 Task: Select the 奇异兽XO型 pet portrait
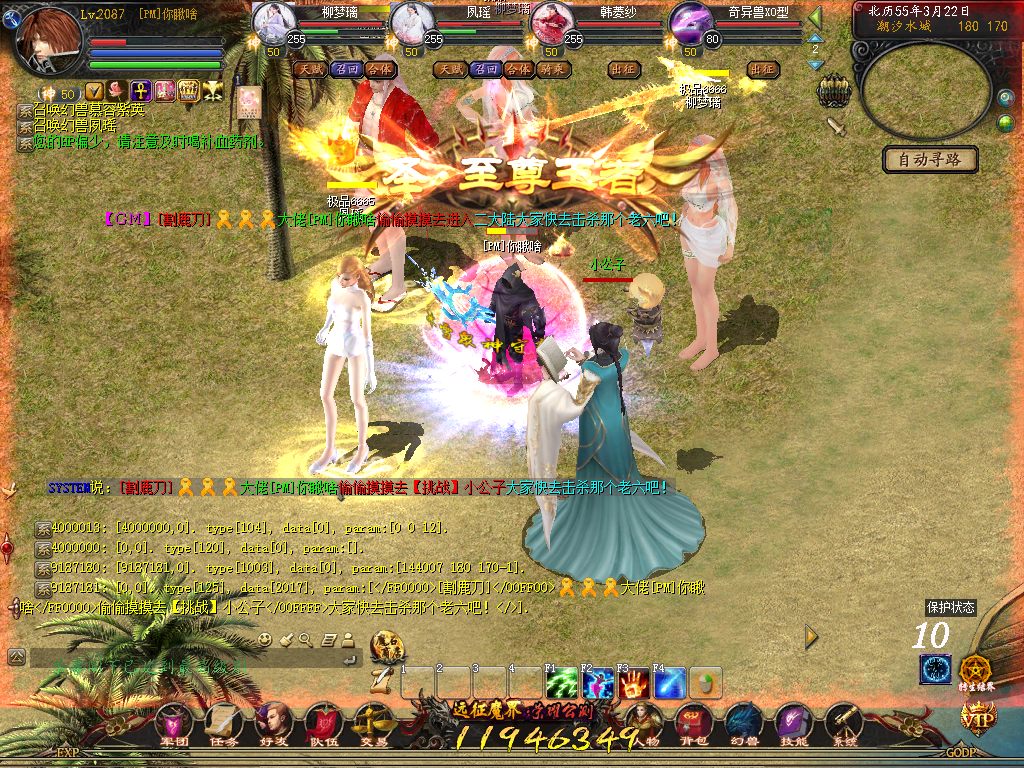coord(690,22)
